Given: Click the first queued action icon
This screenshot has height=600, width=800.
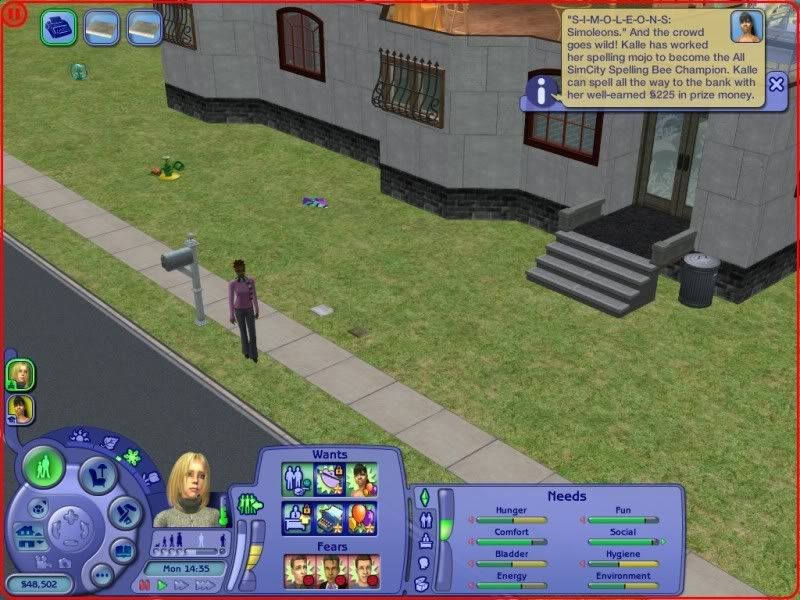Looking at the screenshot, I should [x=59, y=27].
